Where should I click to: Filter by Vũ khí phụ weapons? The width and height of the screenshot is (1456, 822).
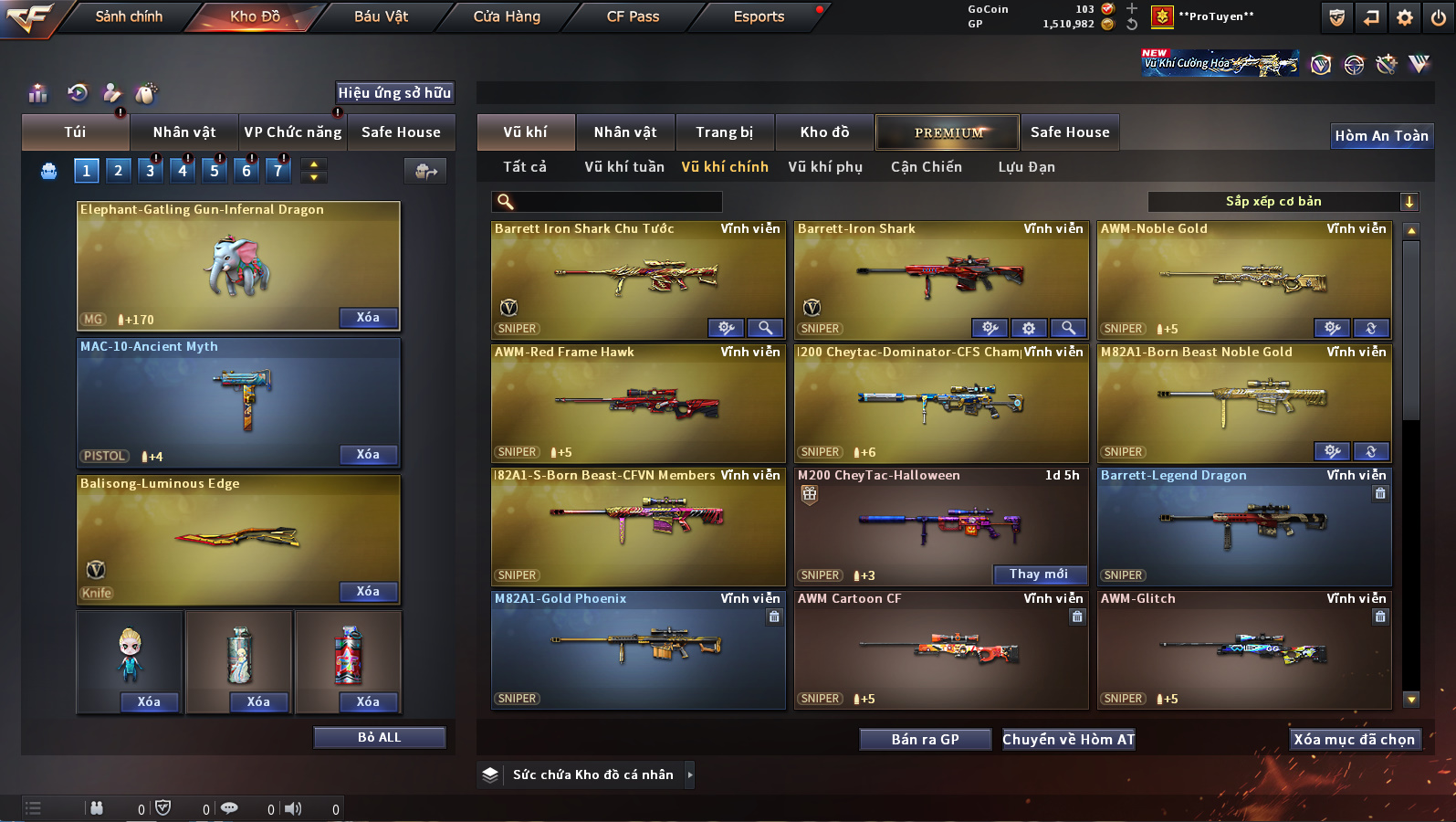pyautogui.click(x=825, y=167)
